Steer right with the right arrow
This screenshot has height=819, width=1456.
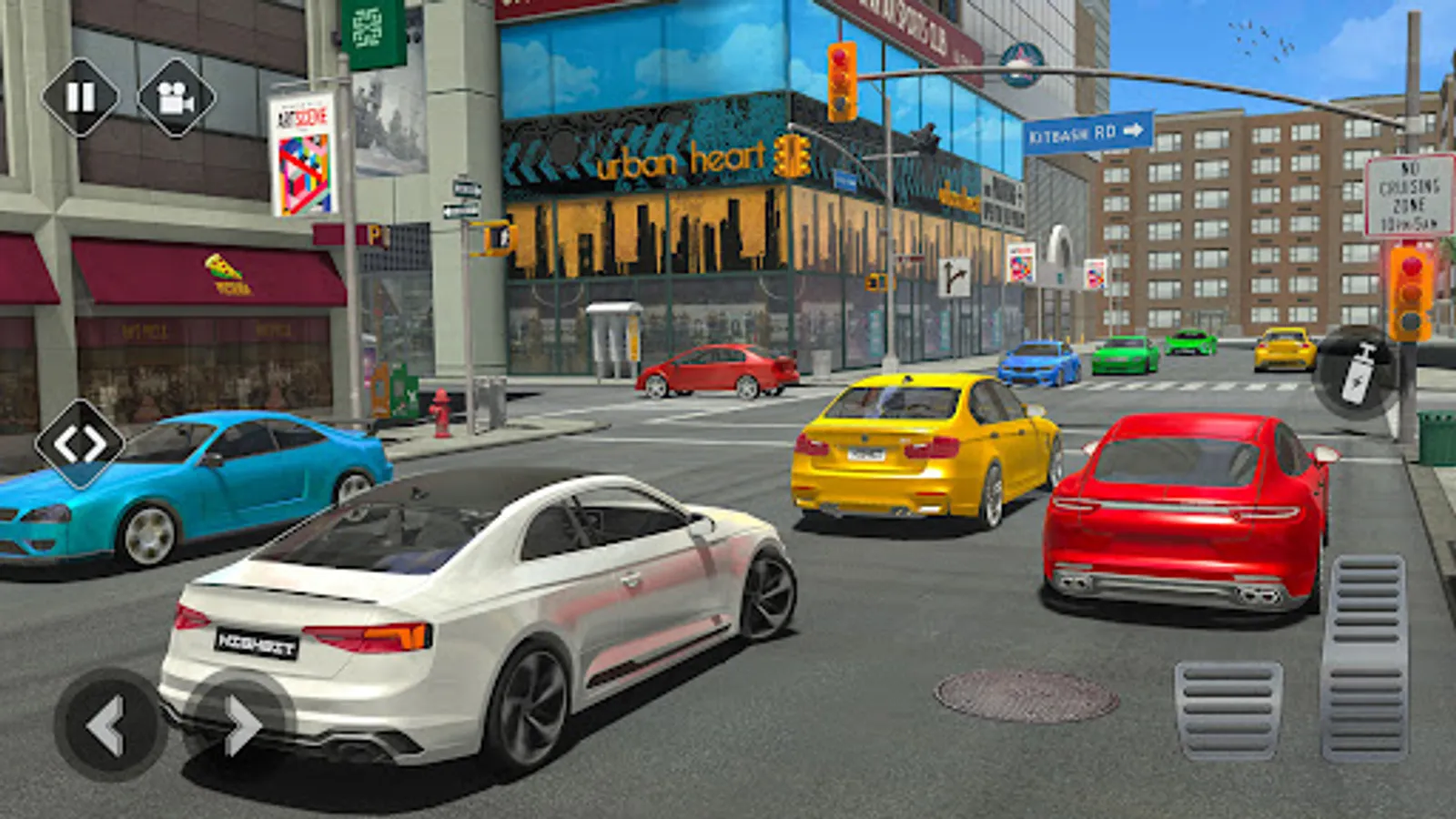240,723
